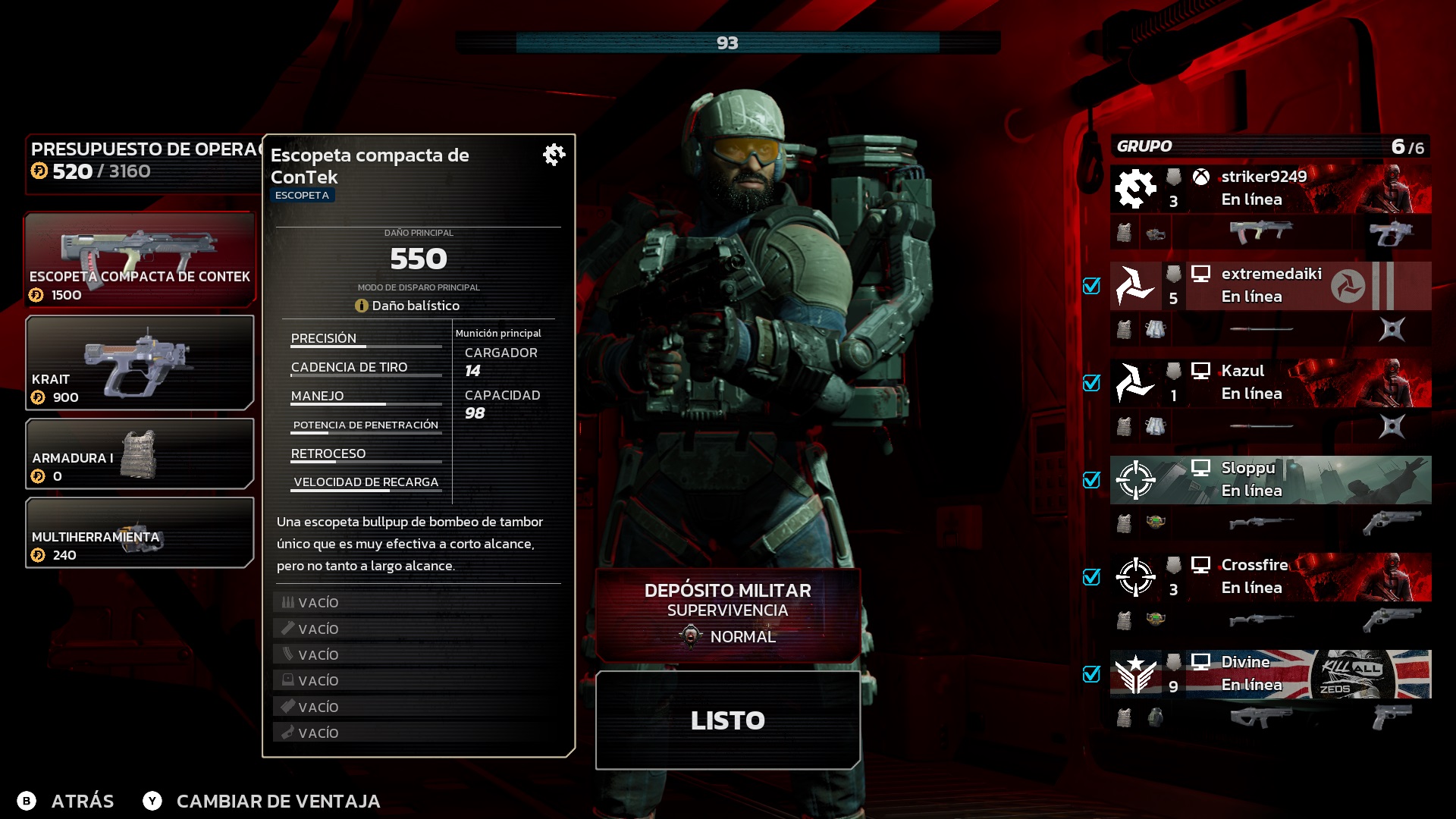Open Crossfire's player entry

1270,577
